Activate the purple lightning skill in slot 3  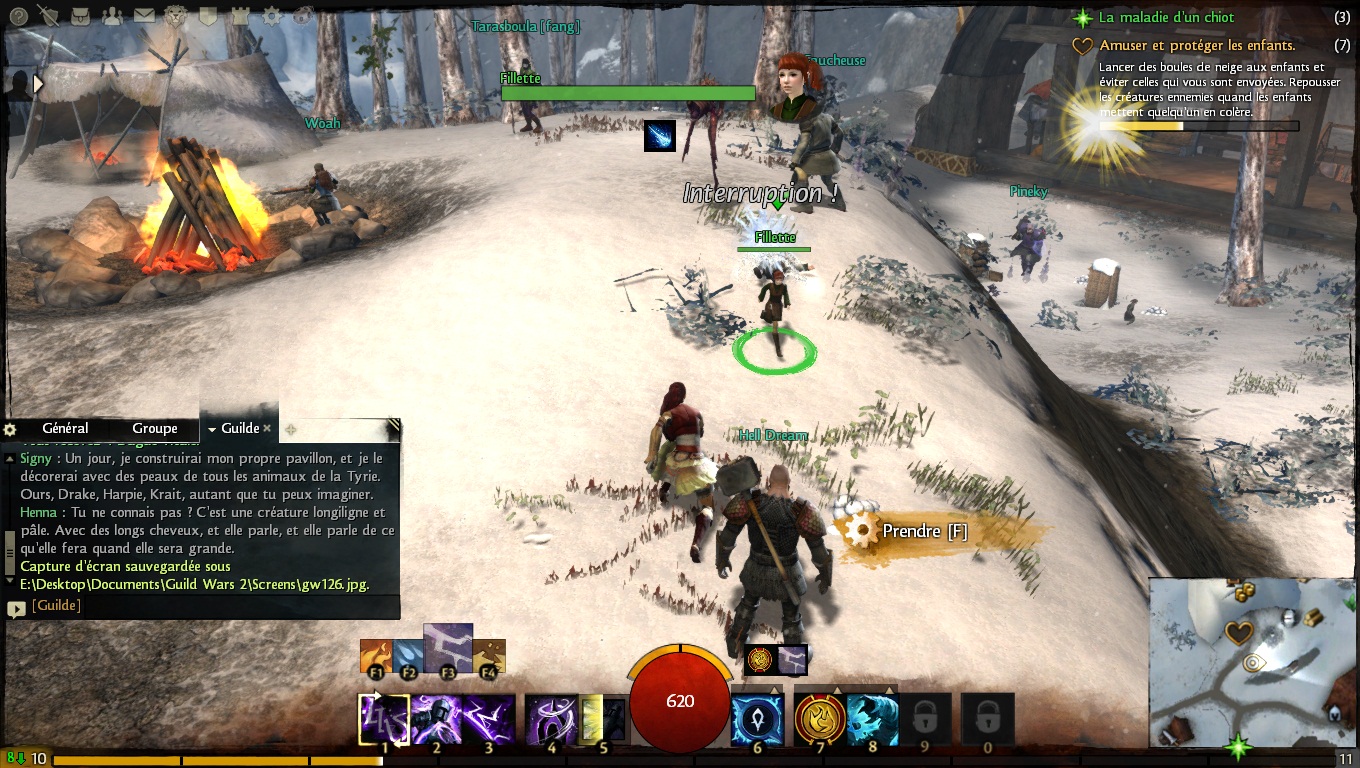(489, 719)
